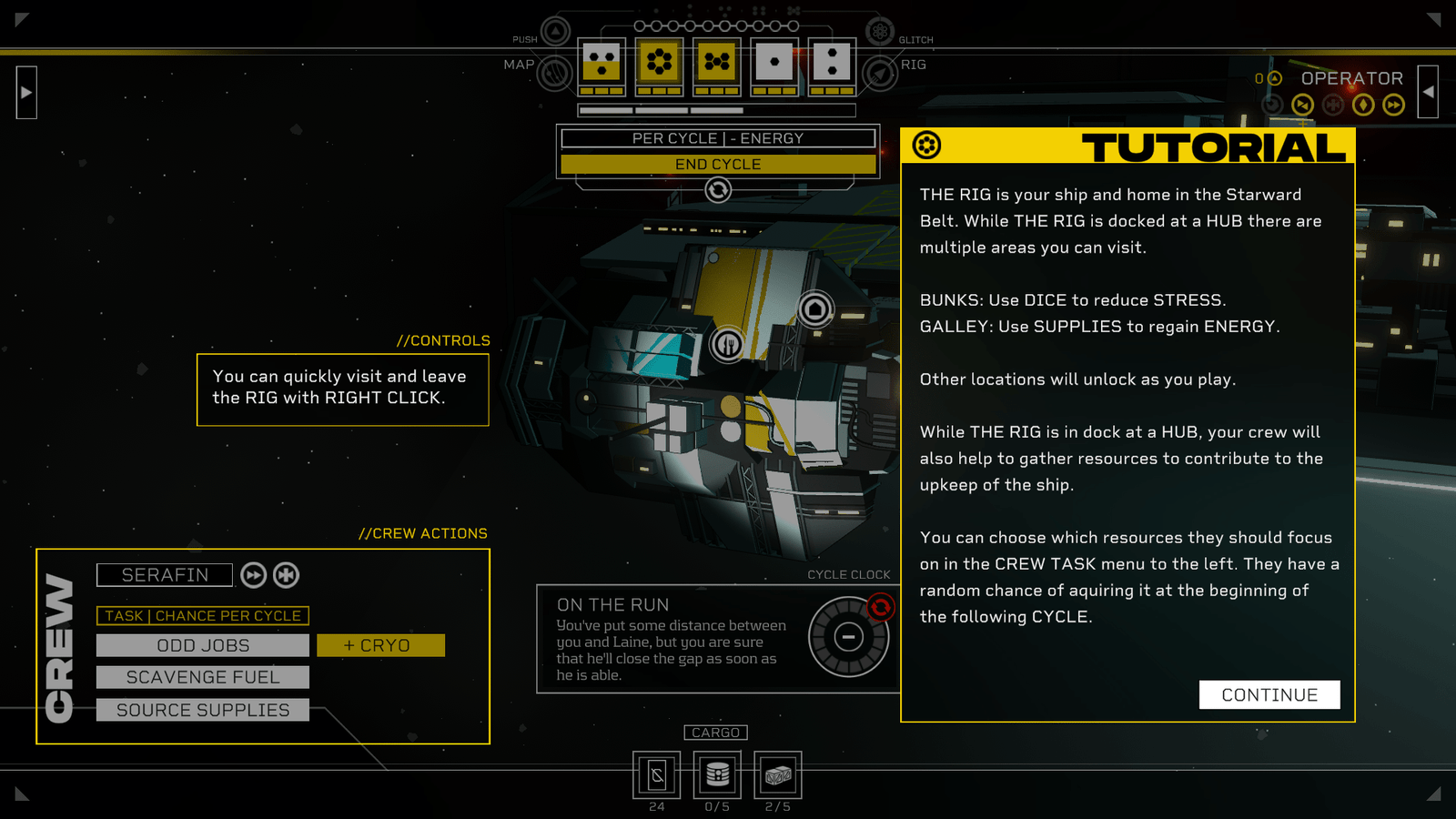Continue past the tutorial panel
This screenshot has height=819, width=1456.
[x=1269, y=694]
